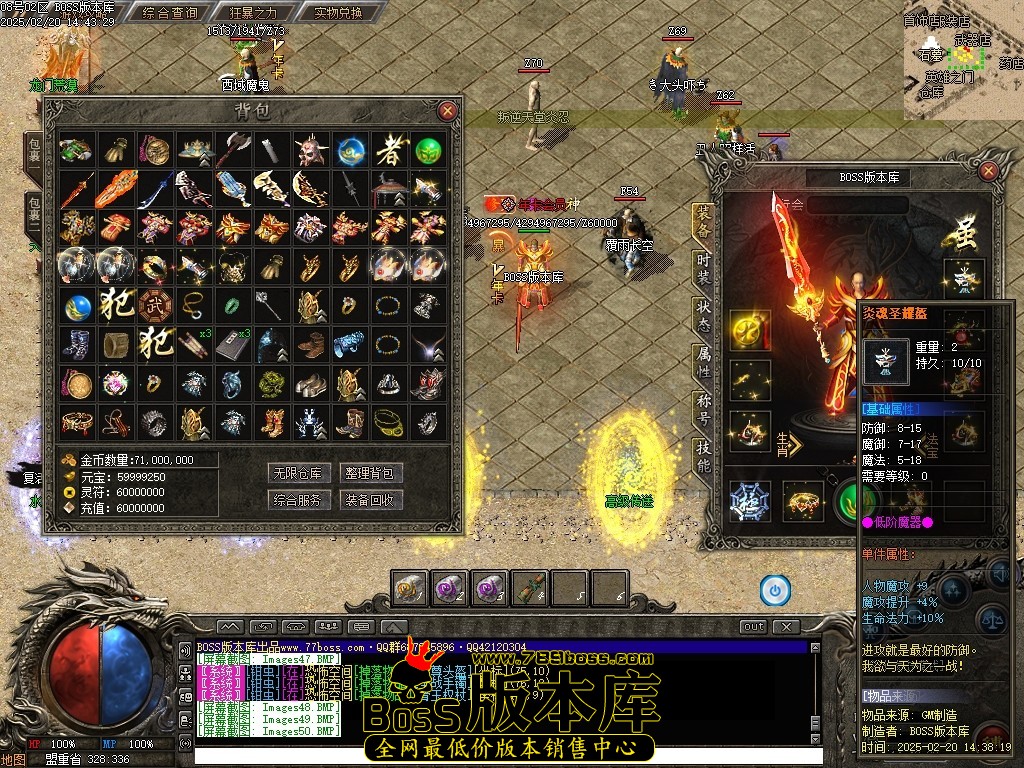Screen dimensions: 1024x768
Task: Select the 武 bagua talisman item
Action: pyautogui.click(x=154, y=304)
